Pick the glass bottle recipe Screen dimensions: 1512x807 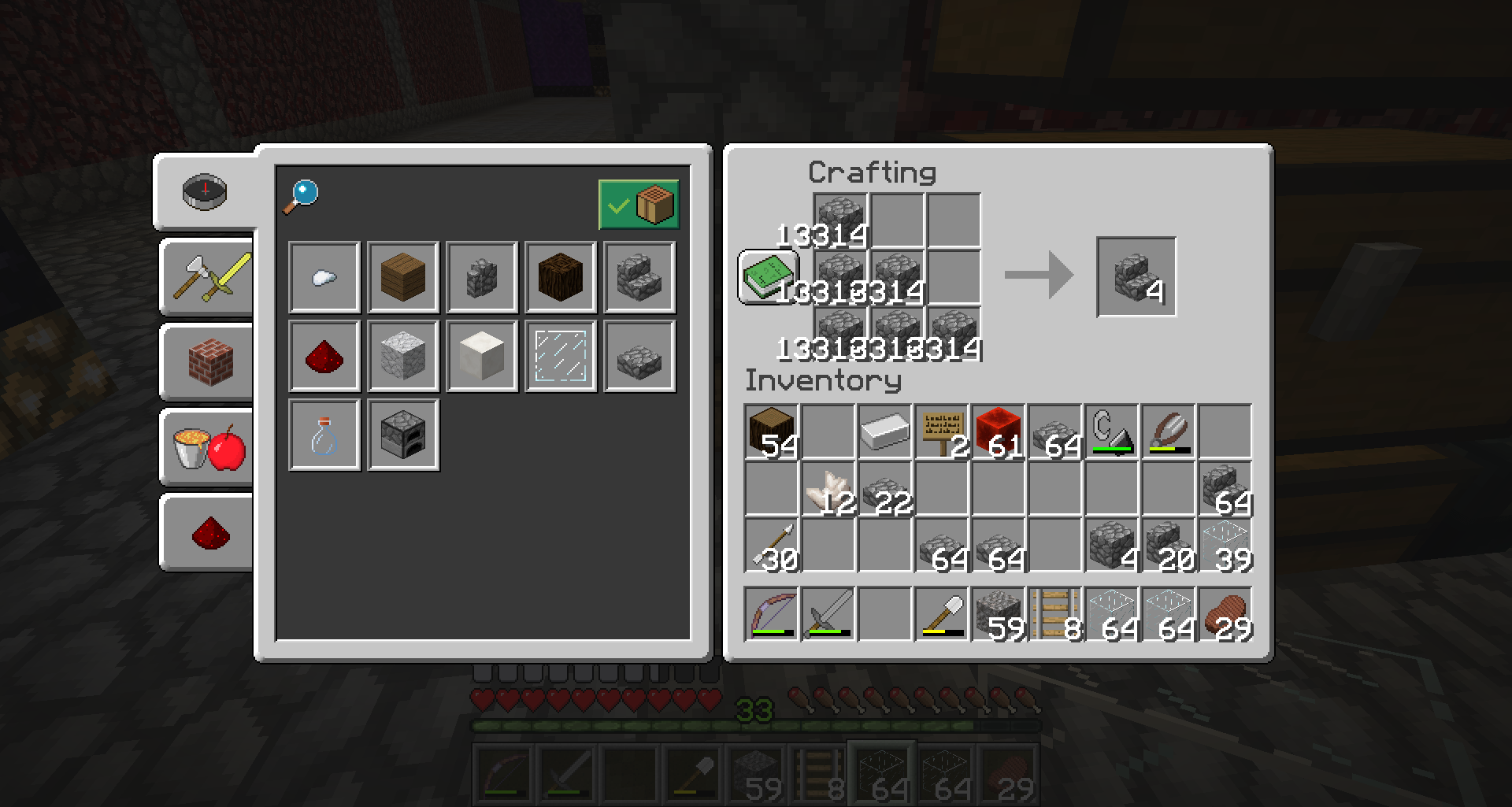pyautogui.click(x=324, y=435)
